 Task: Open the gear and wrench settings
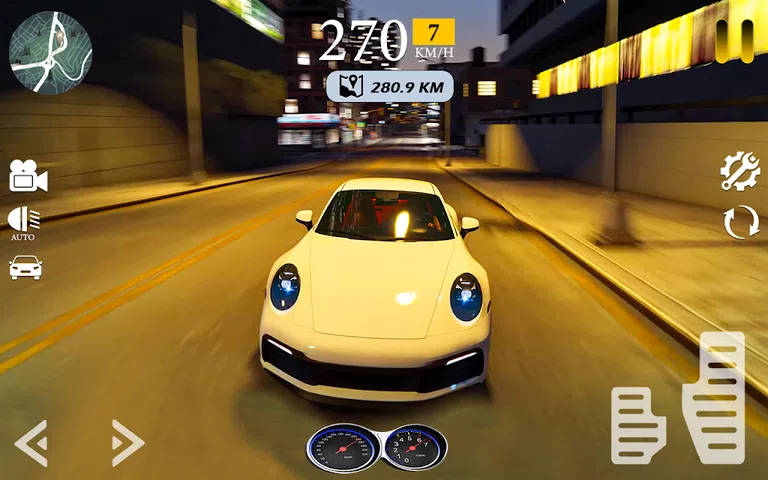[x=740, y=172]
